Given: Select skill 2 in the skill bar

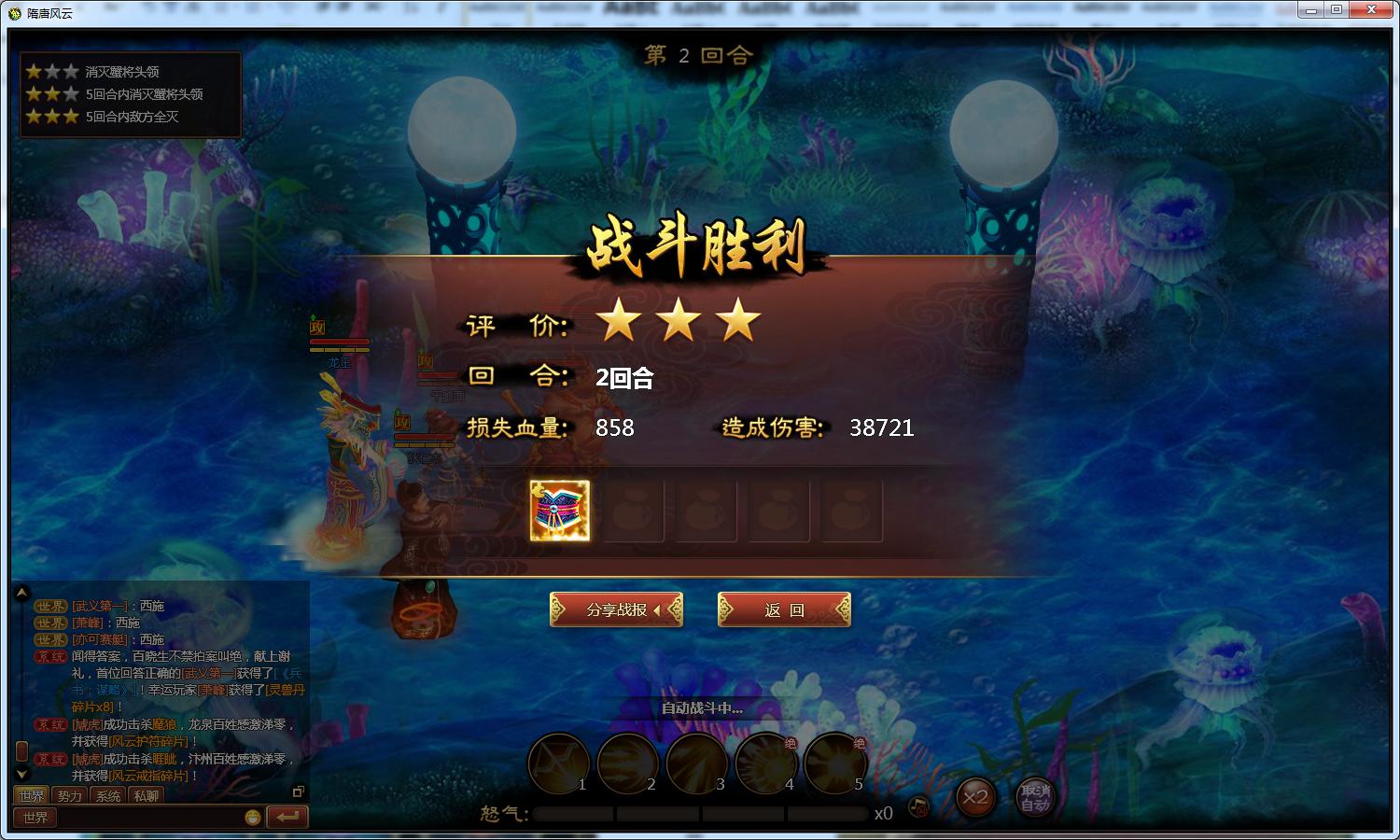Looking at the screenshot, I should (627, 763).
